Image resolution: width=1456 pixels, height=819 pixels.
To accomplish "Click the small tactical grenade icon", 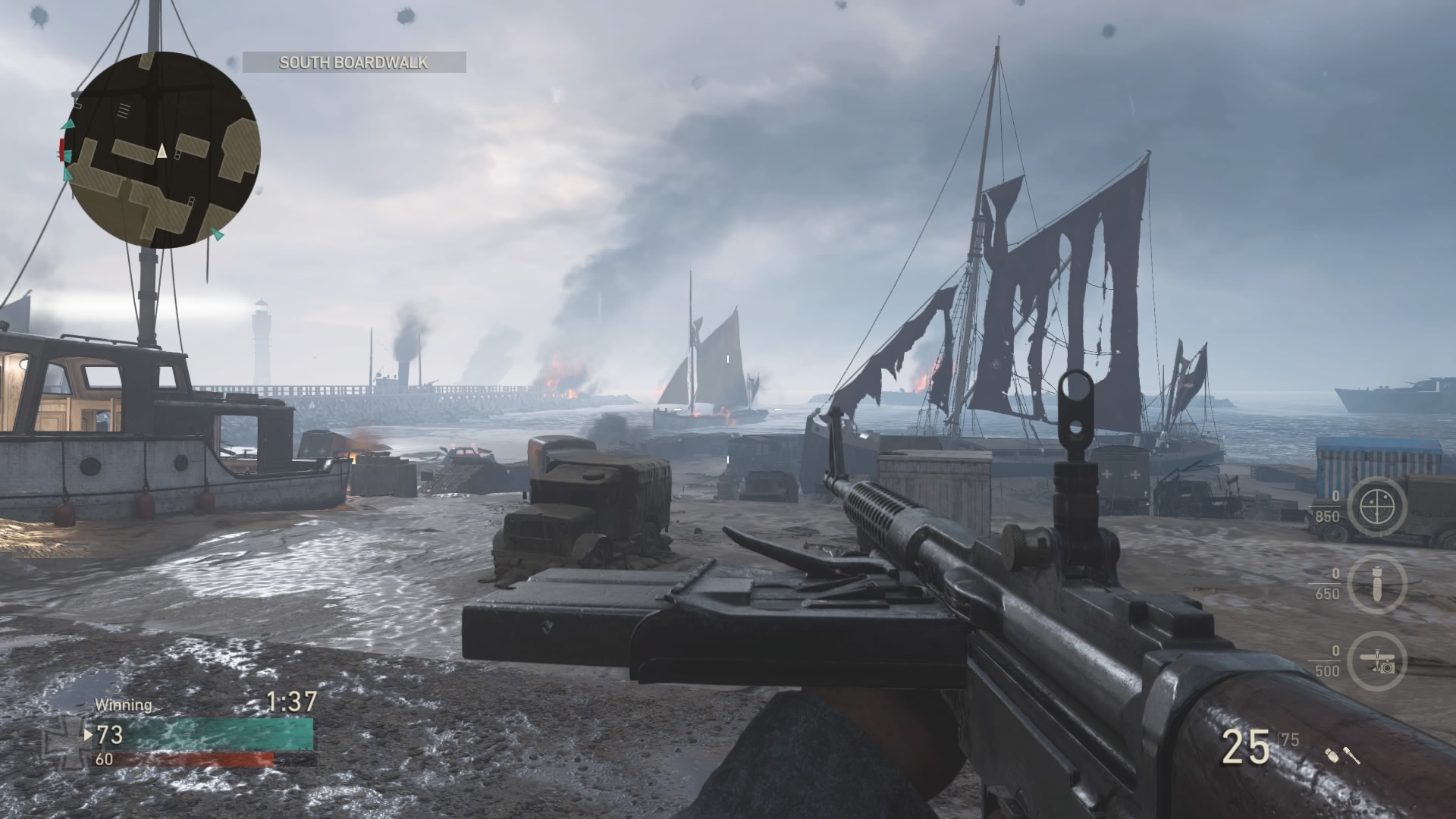I will coord(1332,754).
